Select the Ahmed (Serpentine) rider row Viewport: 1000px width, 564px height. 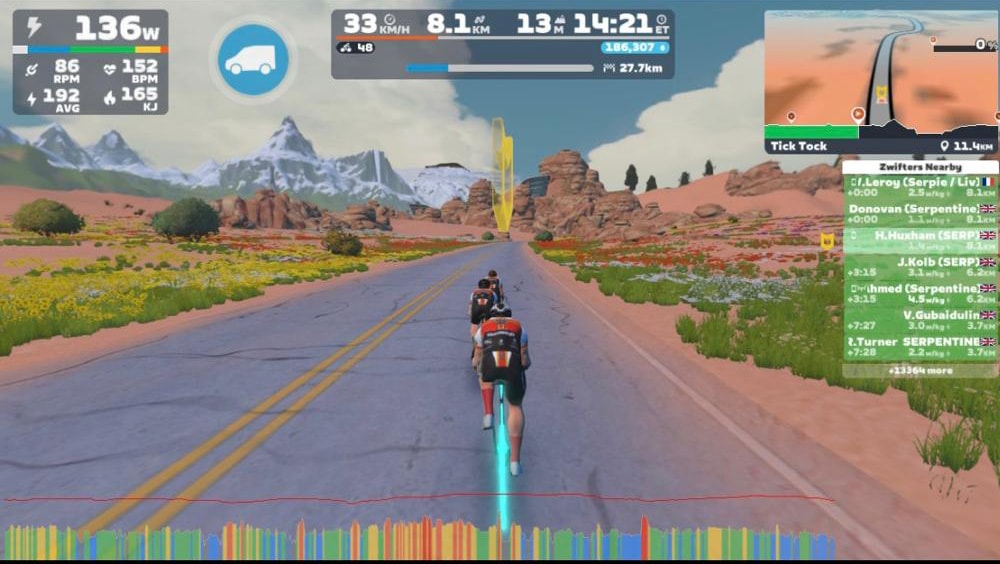click(x=920, y=293)
